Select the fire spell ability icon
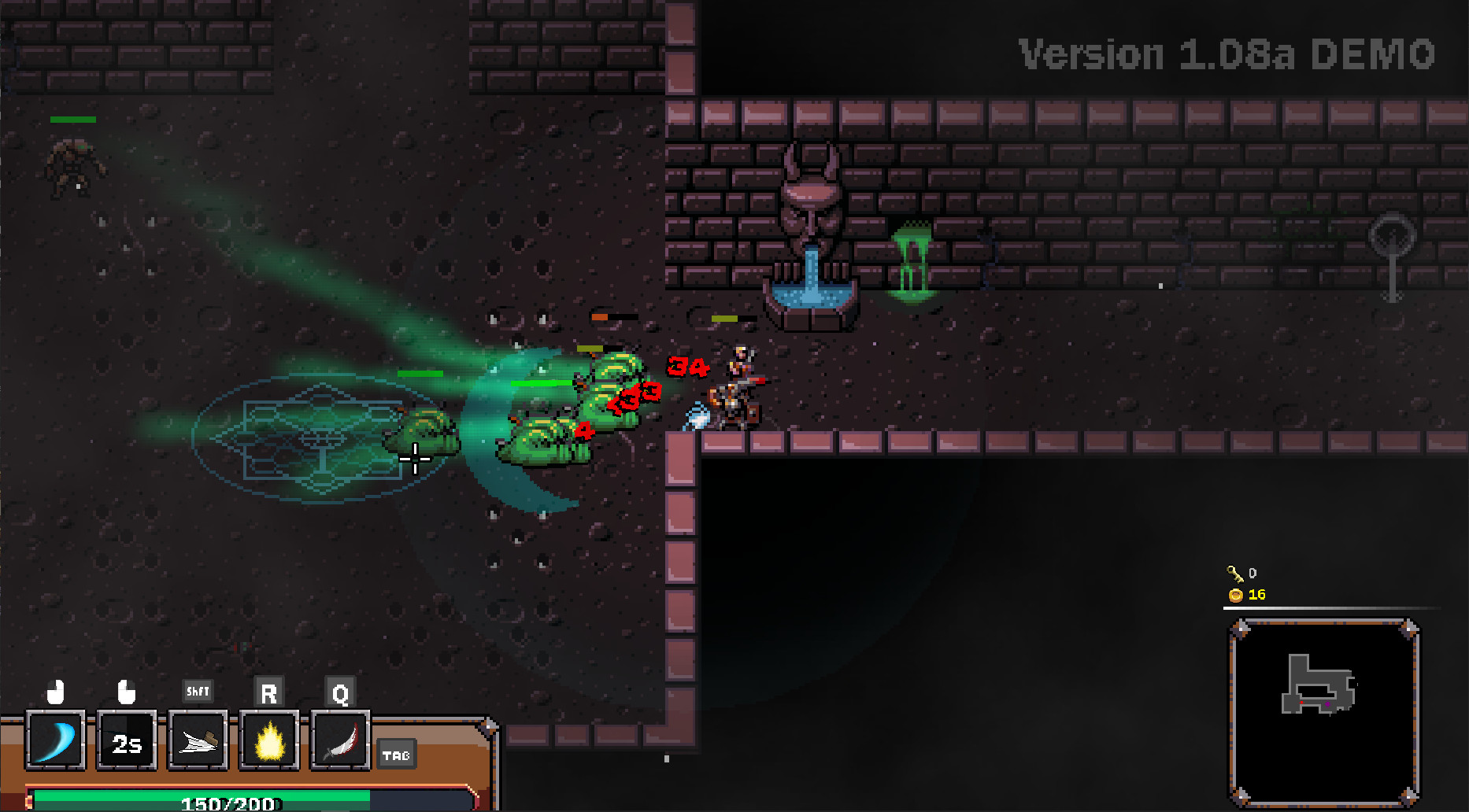The height and width of the screenshot is (812, 1469). 268,740
